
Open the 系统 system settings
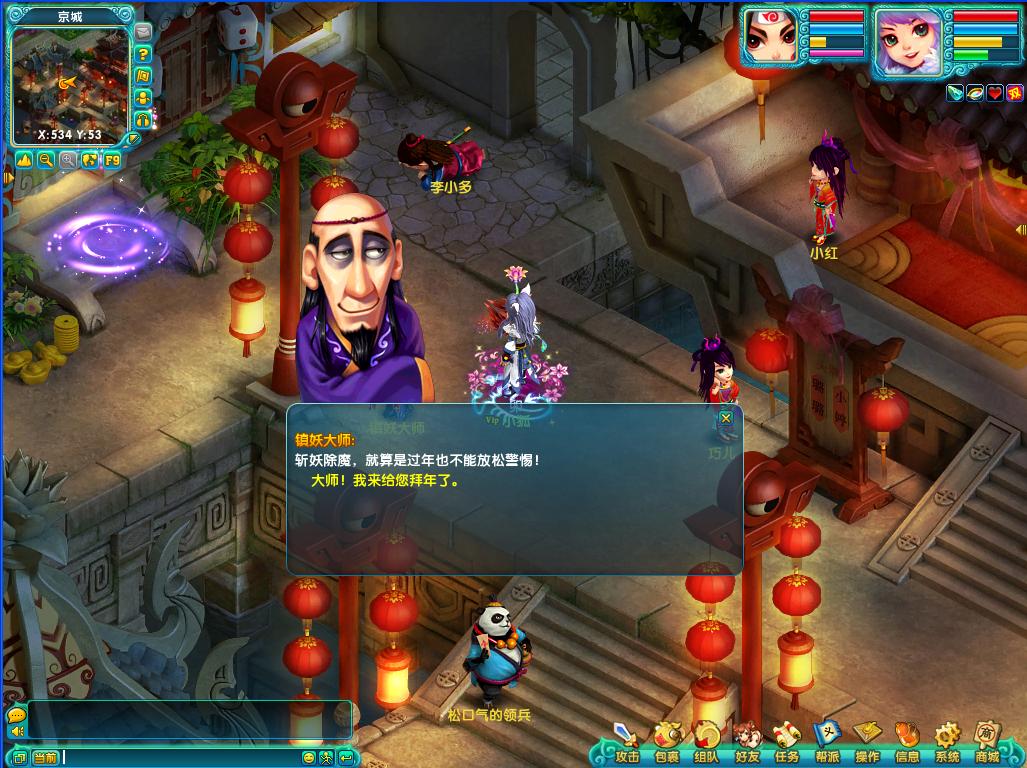click(x=947, y=743)
